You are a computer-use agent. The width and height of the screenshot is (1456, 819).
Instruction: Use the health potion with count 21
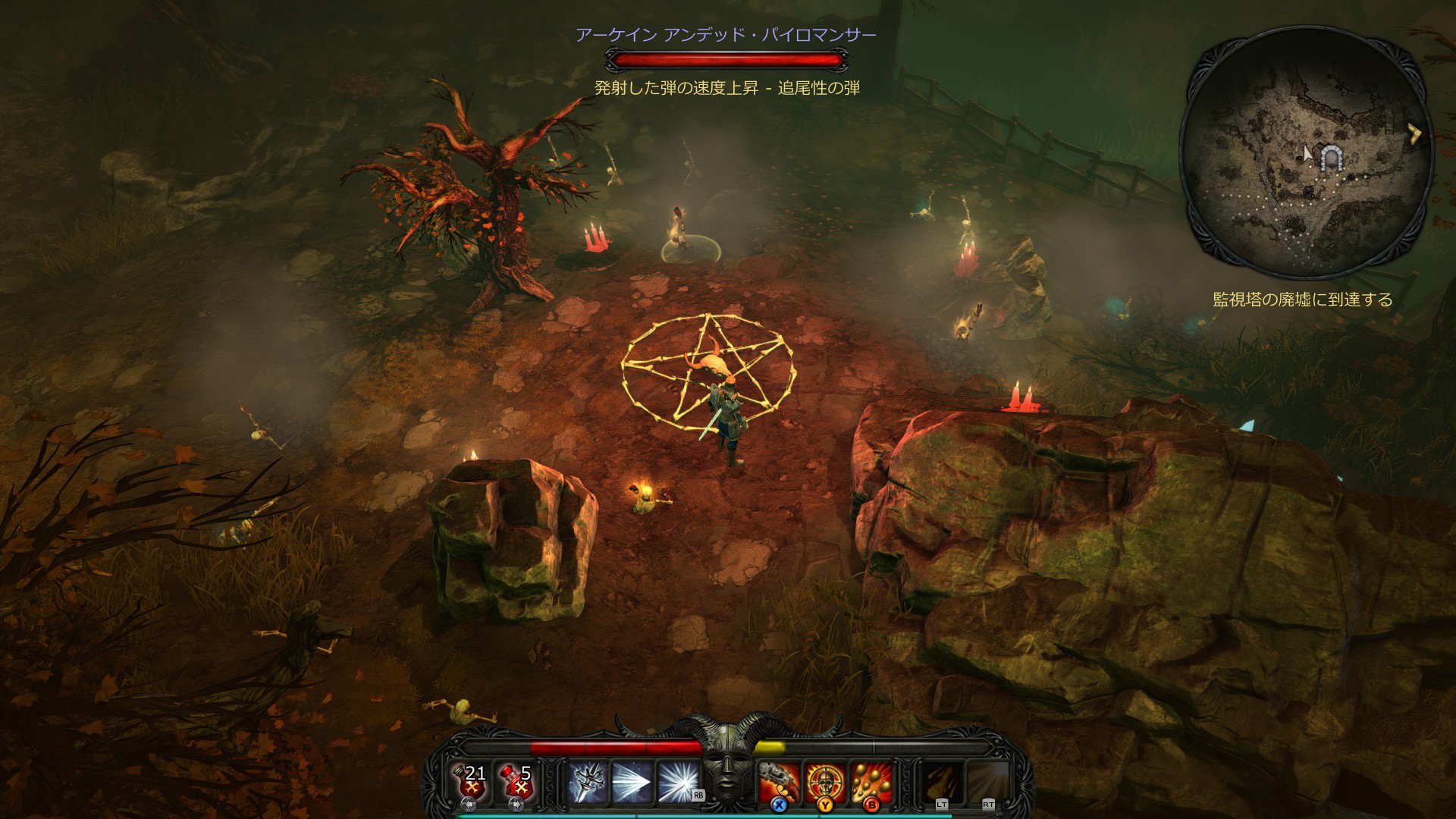pos(471,782)
